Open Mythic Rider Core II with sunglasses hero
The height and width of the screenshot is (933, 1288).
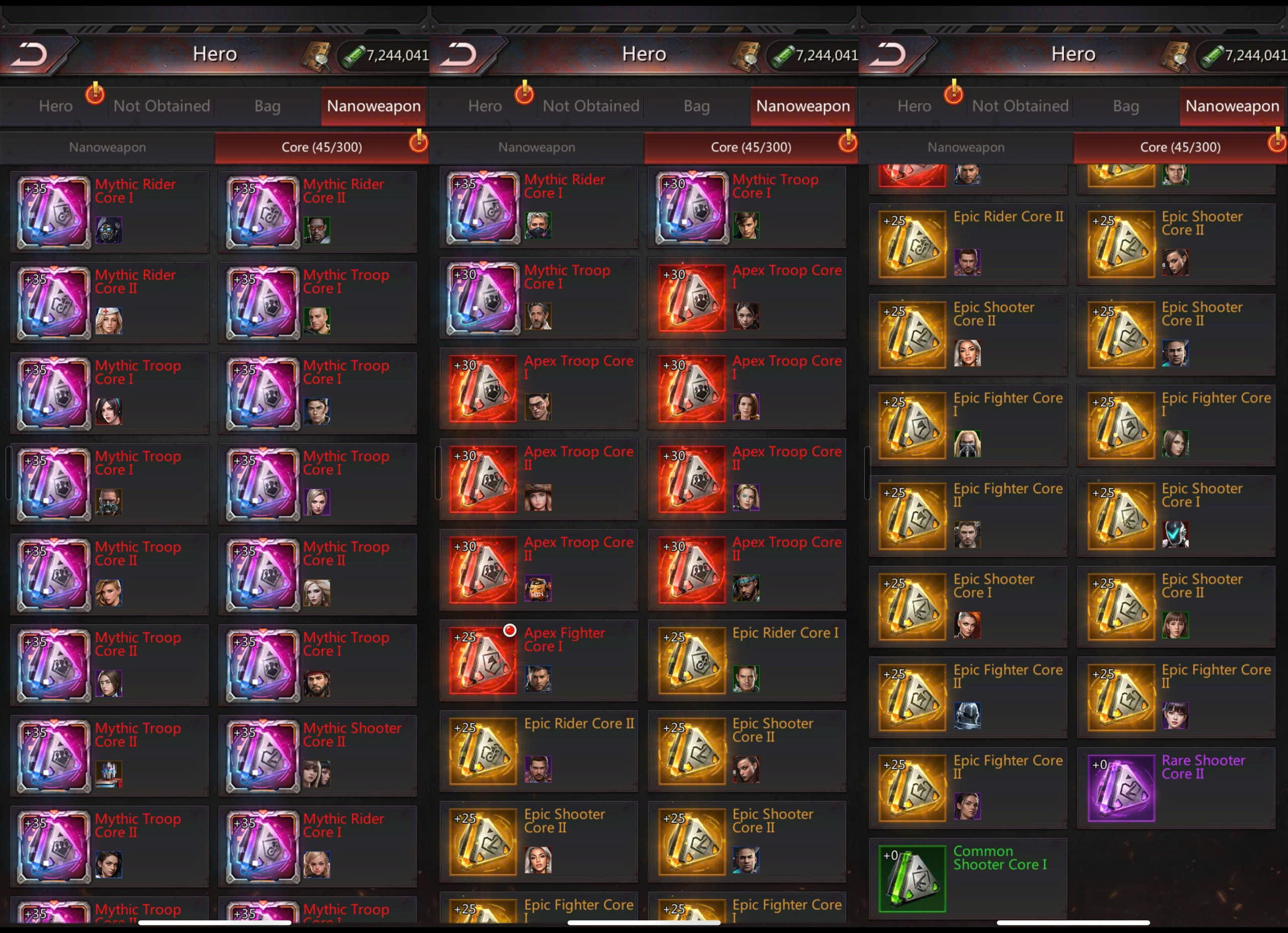(262, 212)
